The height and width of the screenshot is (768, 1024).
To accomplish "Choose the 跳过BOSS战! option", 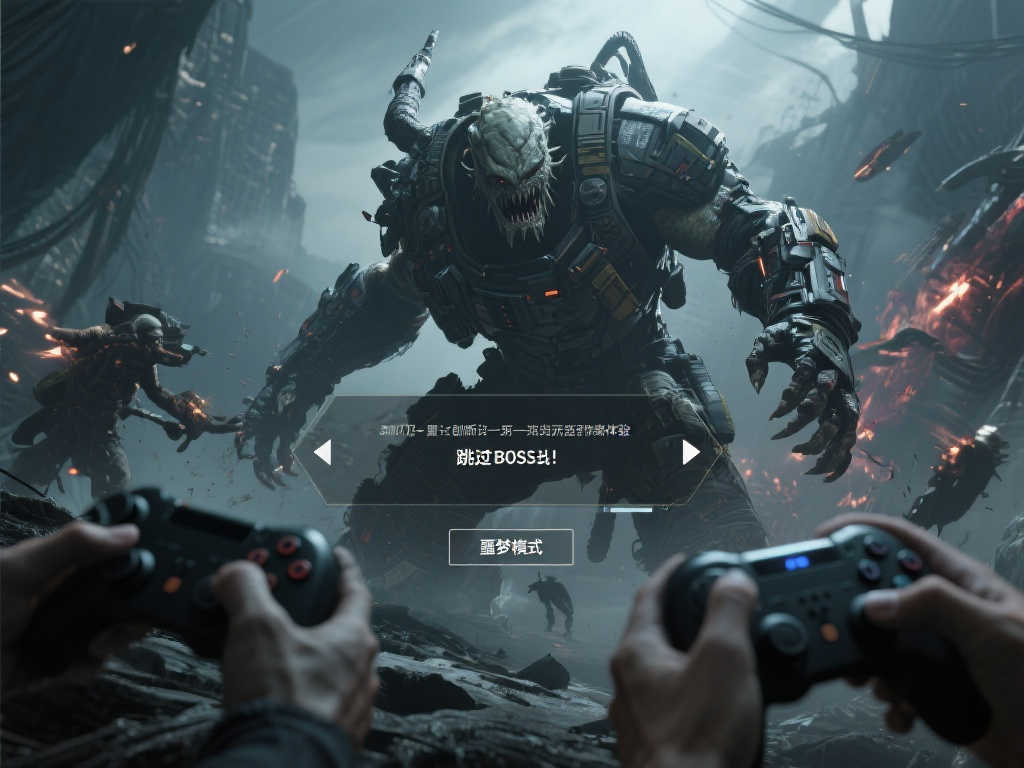I will 506,457.
